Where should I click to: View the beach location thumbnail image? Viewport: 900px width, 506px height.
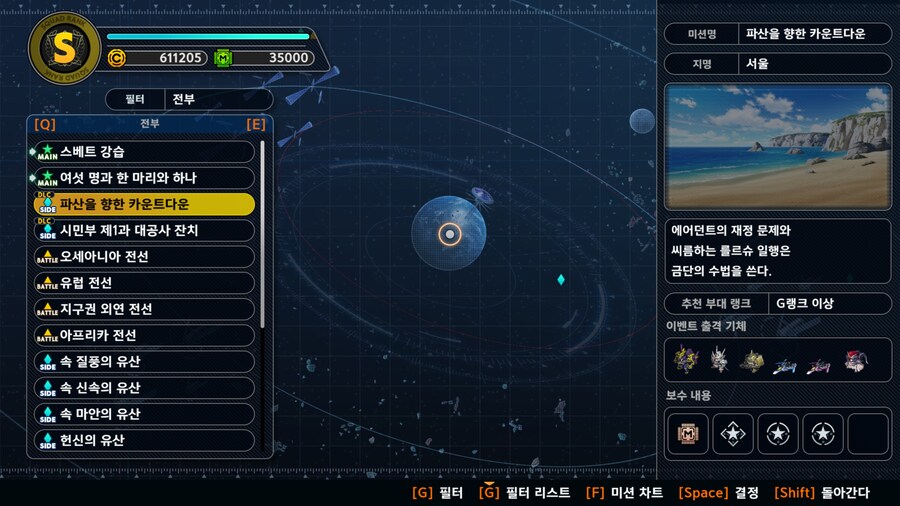coord(777,146)
